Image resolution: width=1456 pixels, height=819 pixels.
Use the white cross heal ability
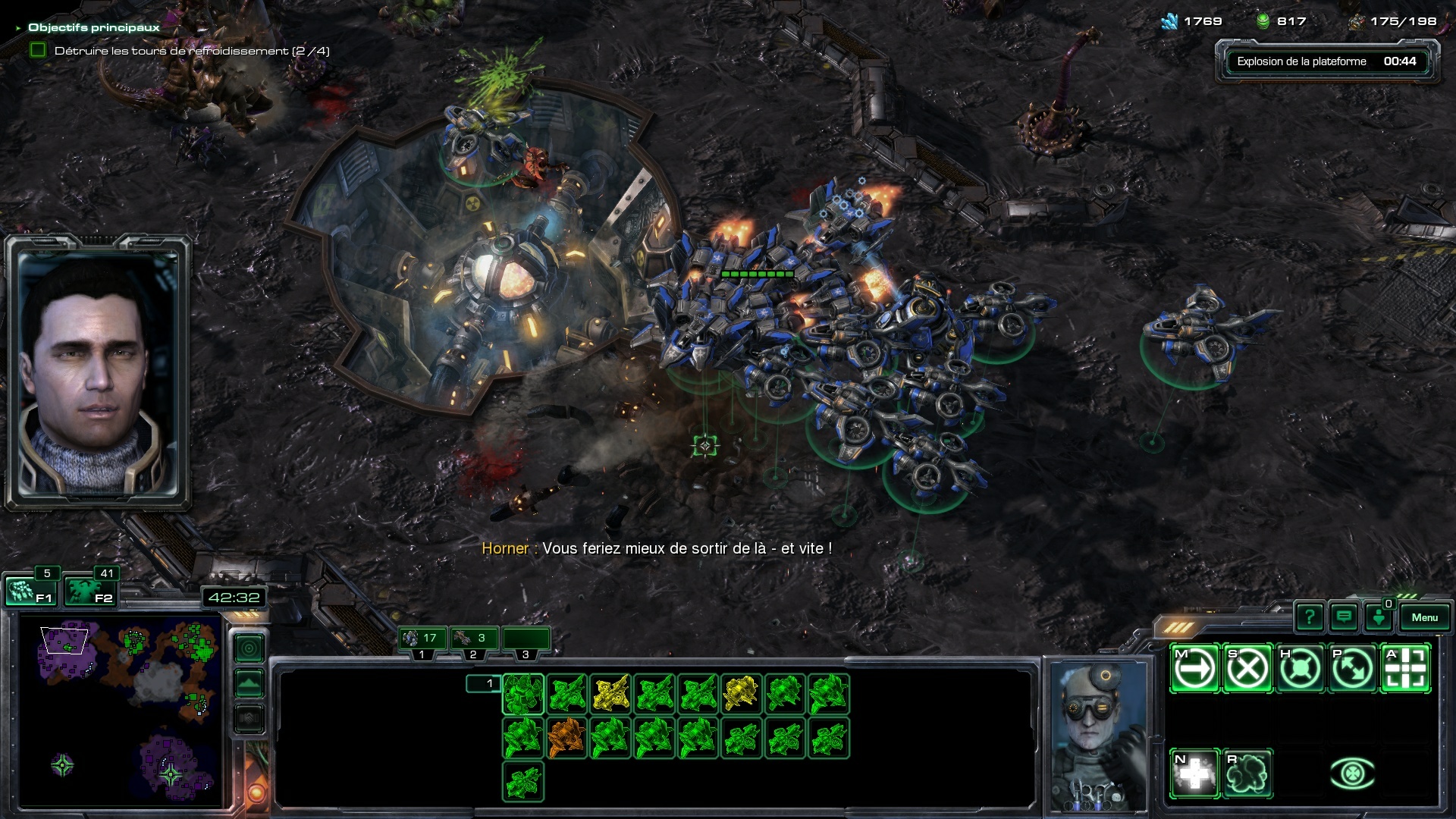[1194, 773]
